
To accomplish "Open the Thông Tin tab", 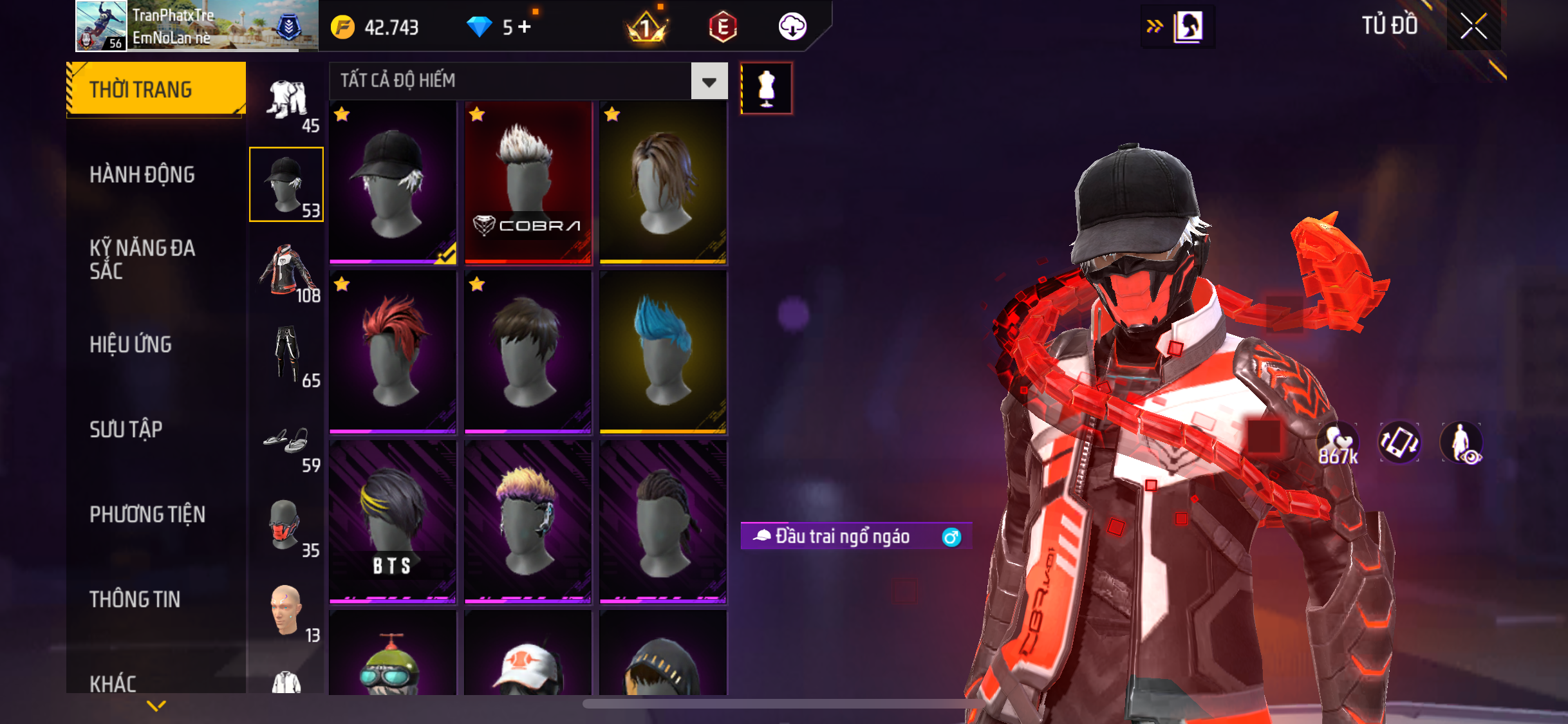I will [135, 599].
